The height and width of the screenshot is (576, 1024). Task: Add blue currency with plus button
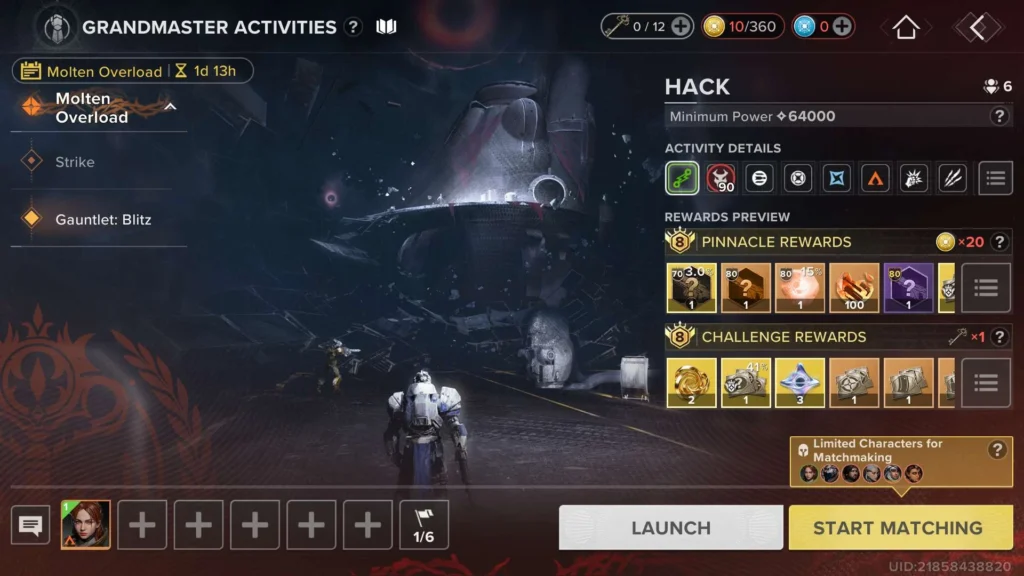842,27
